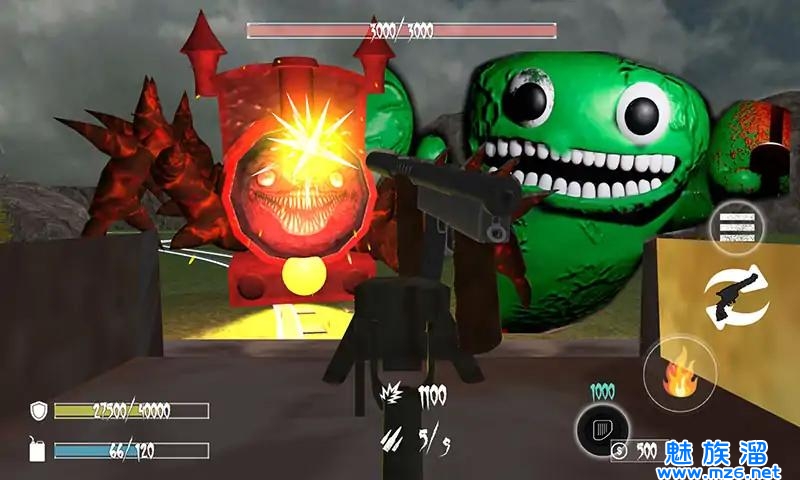Fire using the flame button
This screenshot has width=800, height=480.
tap(680, 373)
